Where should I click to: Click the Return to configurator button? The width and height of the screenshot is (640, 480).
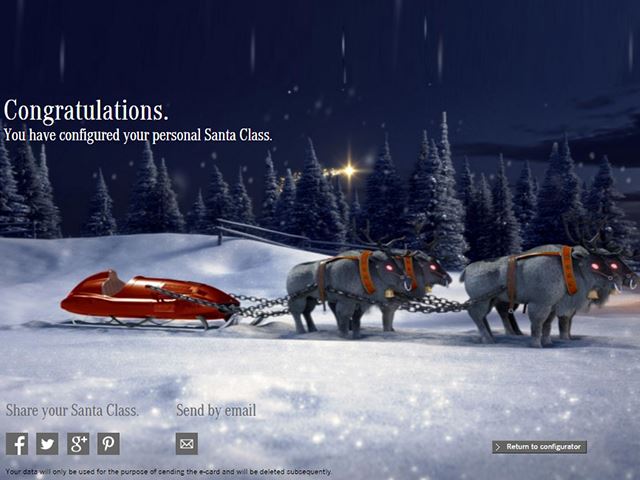pyautogui.click(x=539, y=447)
